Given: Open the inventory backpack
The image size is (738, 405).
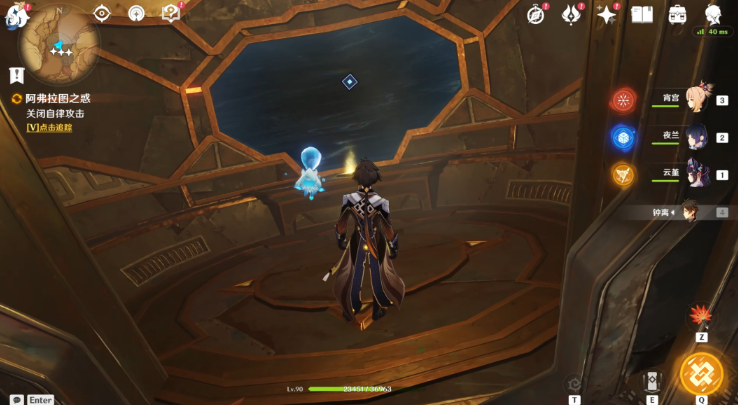Looking at the screenshot, I should [677, 14].
